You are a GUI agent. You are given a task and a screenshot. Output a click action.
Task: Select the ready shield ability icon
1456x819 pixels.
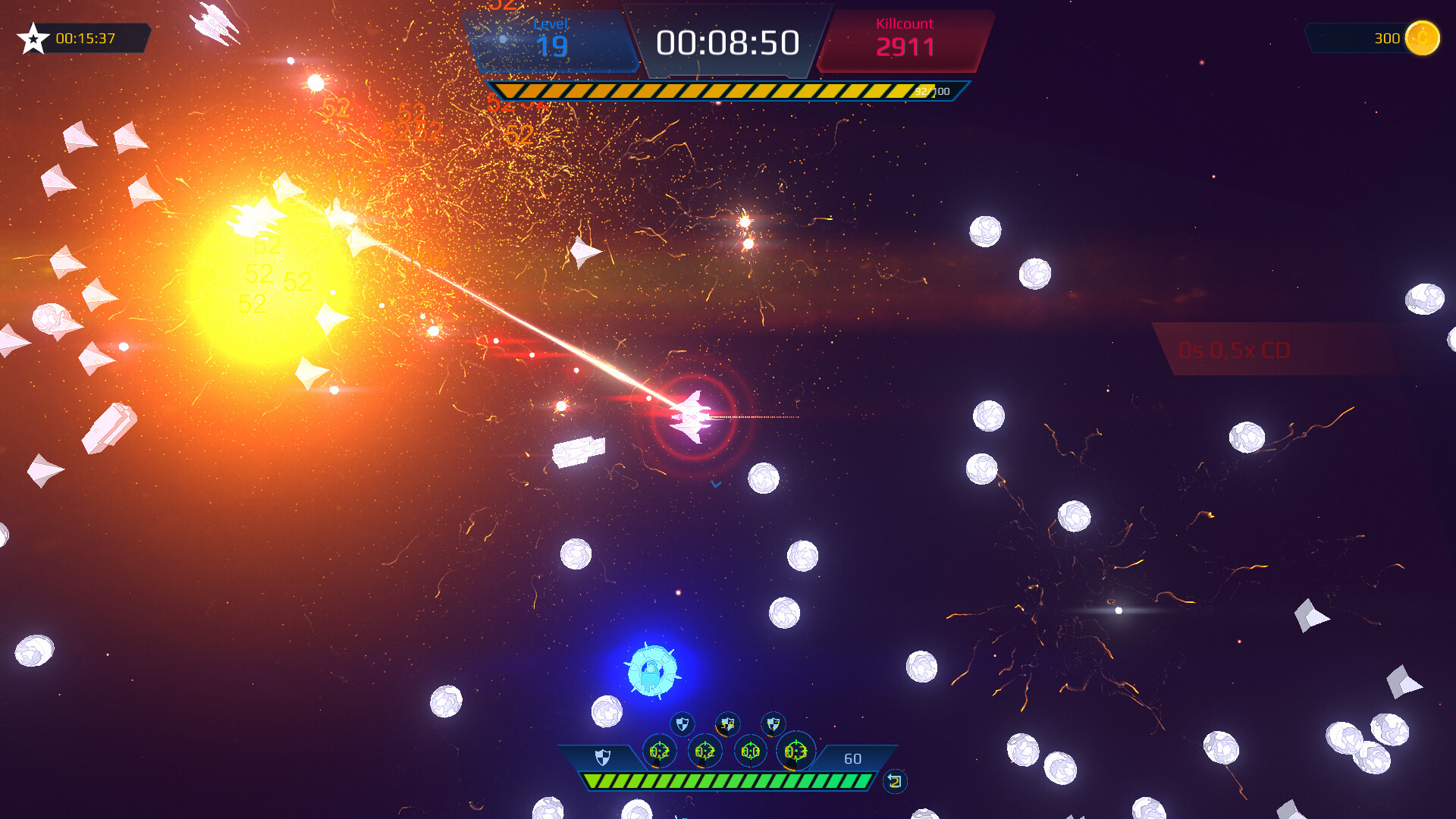pos(682,723)
